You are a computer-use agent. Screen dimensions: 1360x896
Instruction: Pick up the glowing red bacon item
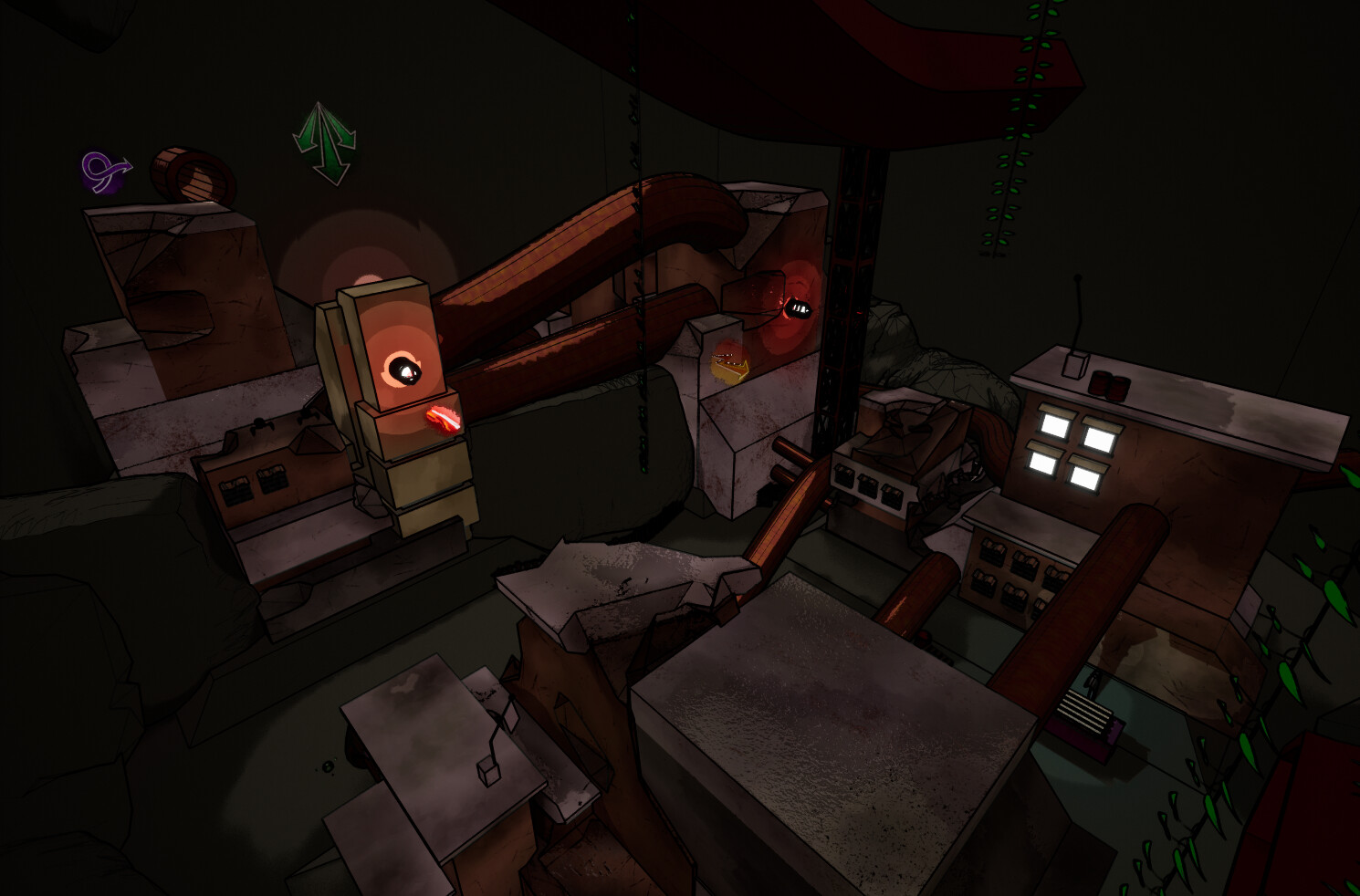[x=442, y=418]
